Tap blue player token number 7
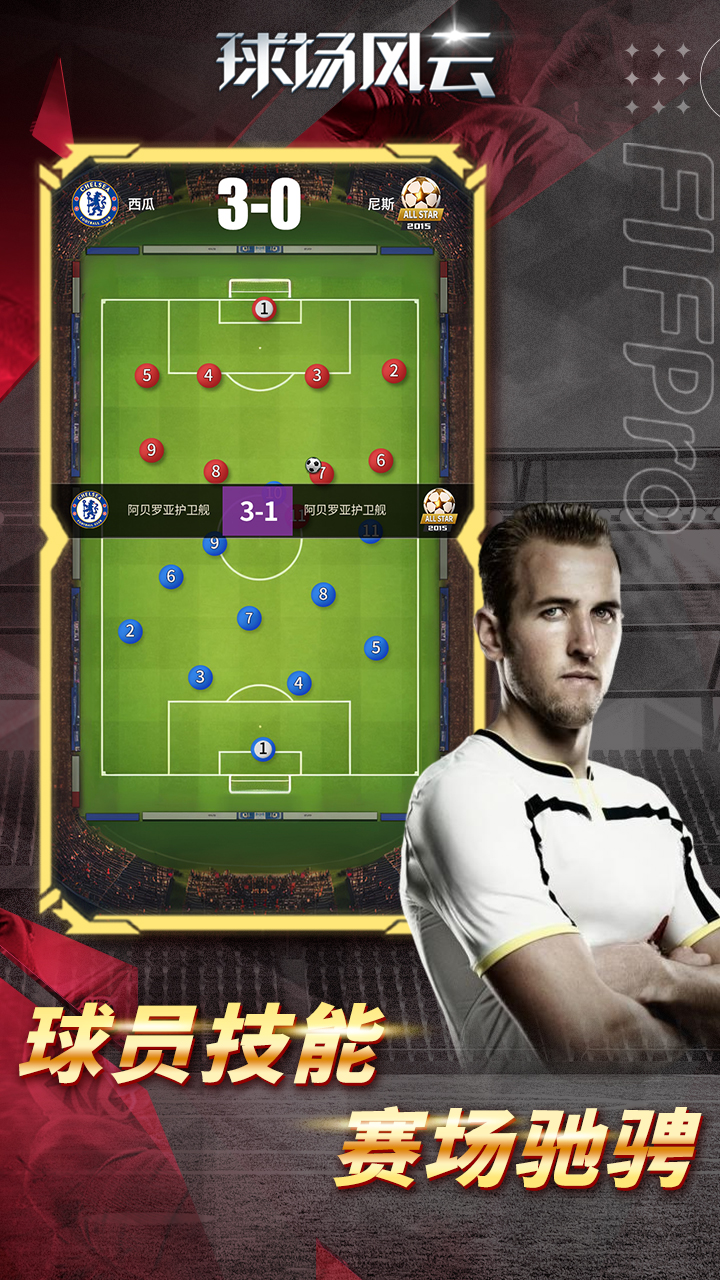 coord(249,618)
